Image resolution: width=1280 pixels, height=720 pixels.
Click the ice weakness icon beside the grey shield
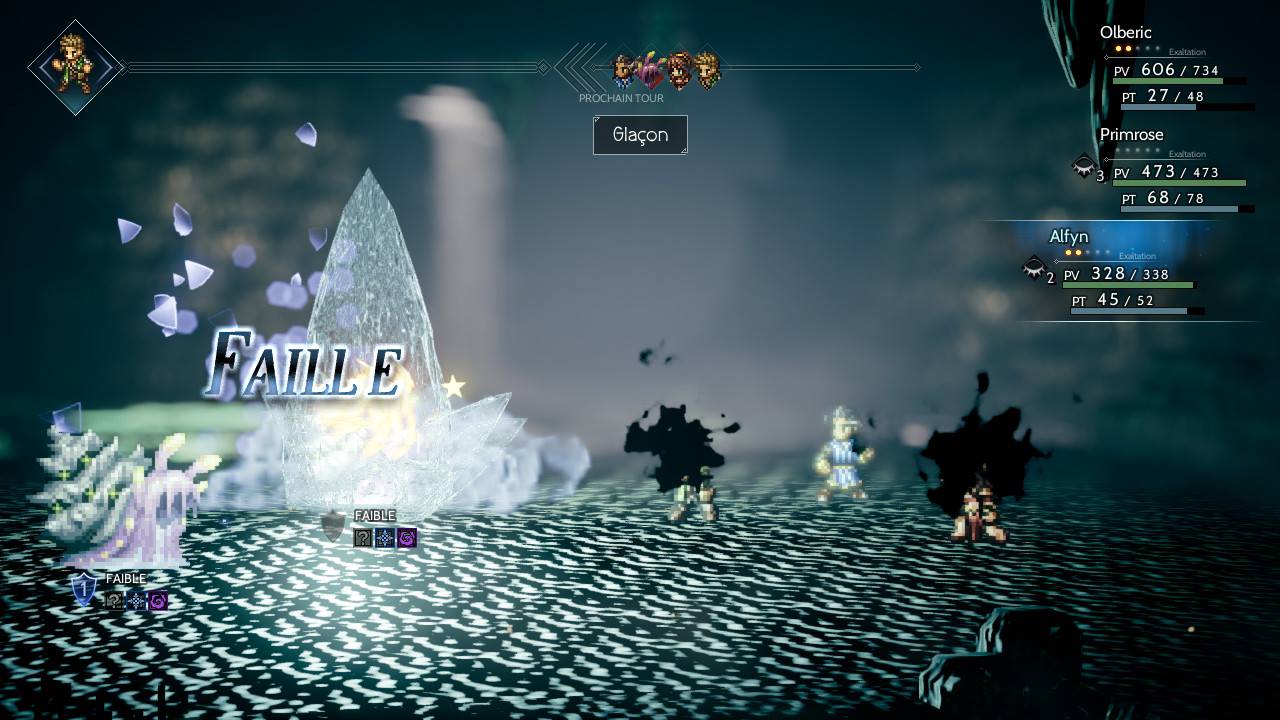pos(385,538)
